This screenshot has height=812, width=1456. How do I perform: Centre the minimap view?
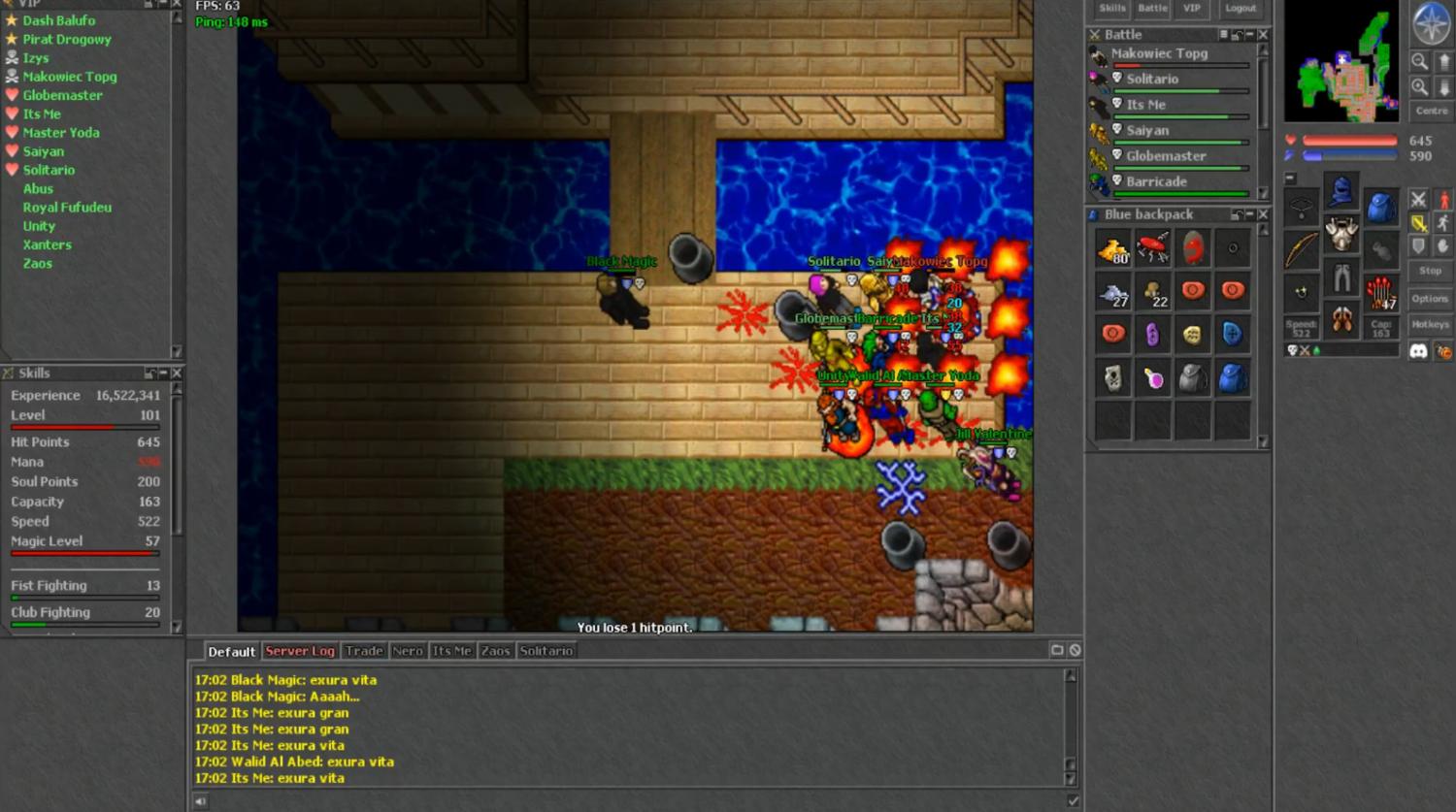[x=1431, y=111]
